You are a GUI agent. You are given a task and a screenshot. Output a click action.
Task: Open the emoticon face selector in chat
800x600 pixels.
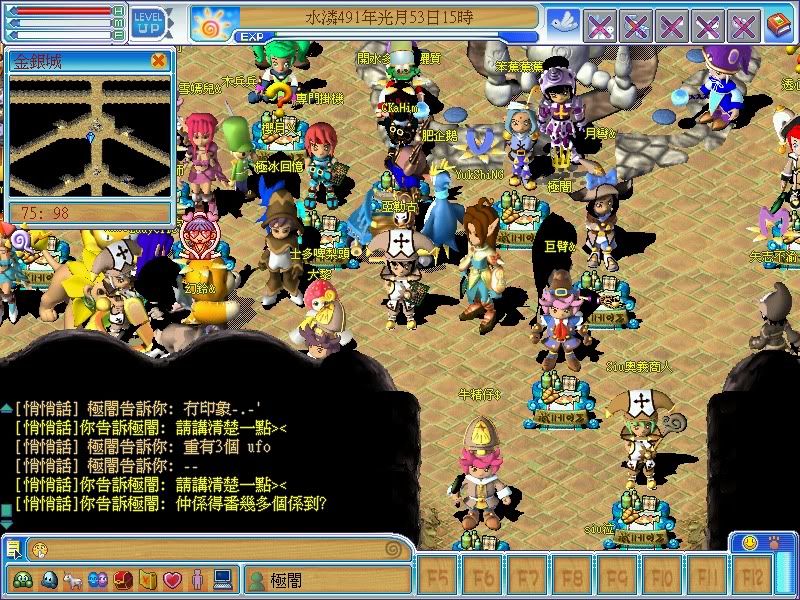[x=38, y=549]
